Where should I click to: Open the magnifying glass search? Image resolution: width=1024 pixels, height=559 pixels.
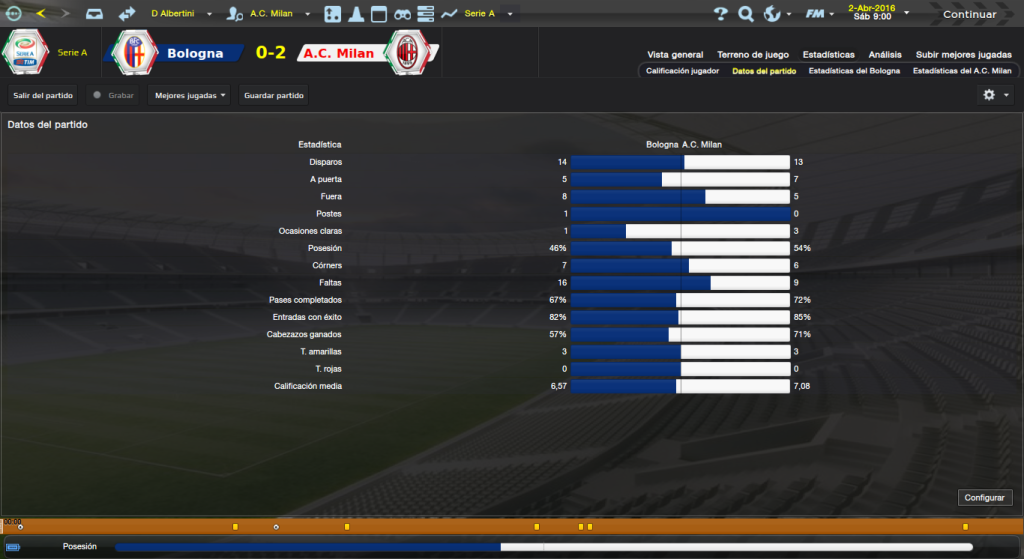pyautogui.click(x=746, y=14)
